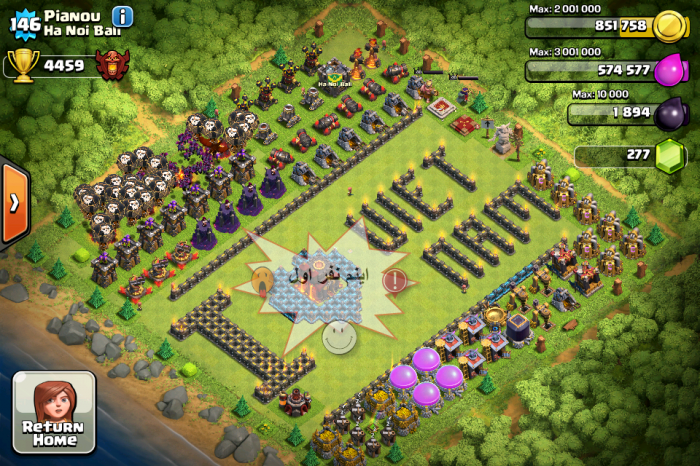Open Pianou's player info with the i button
Viewport: 700px width, 466px height.
pos(122,16)
